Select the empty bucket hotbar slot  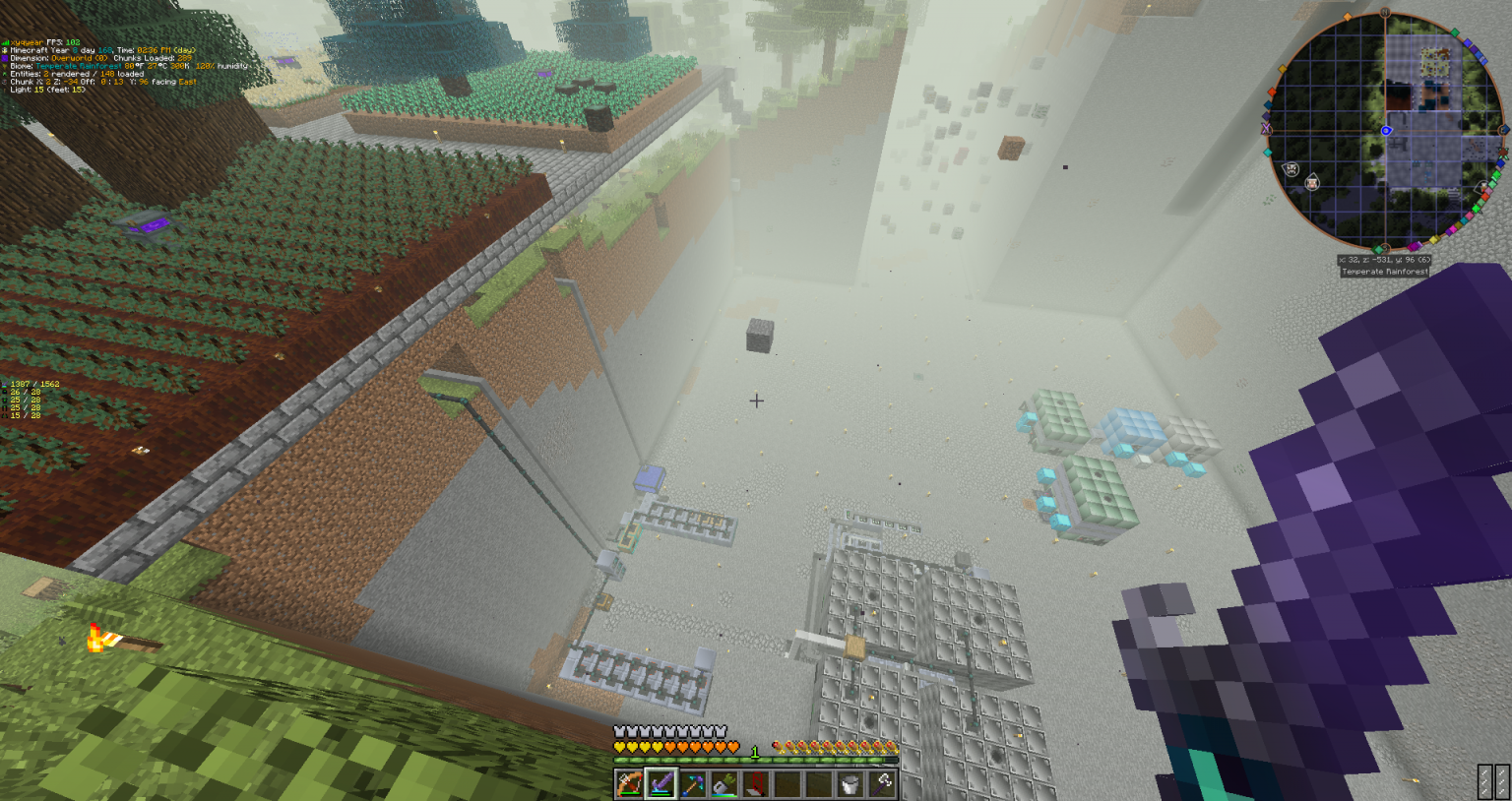click(850, 784)
